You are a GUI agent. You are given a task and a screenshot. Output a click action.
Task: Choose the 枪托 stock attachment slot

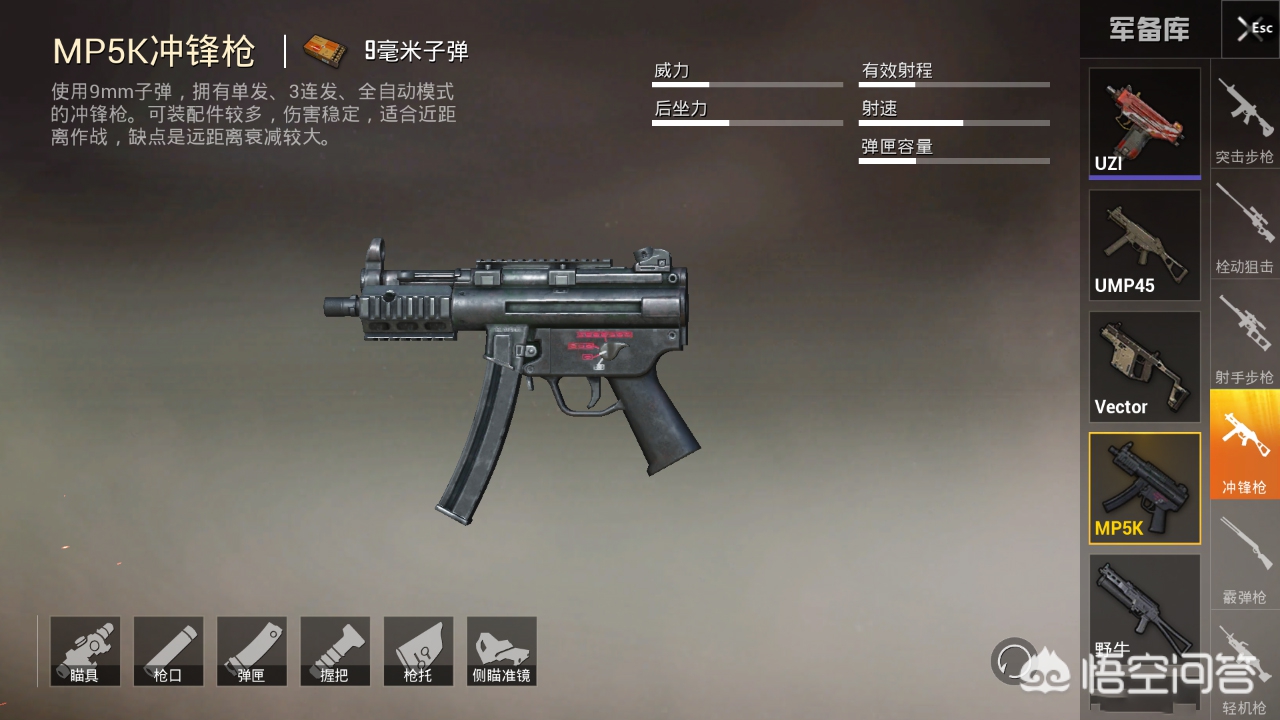click(418, 651)
